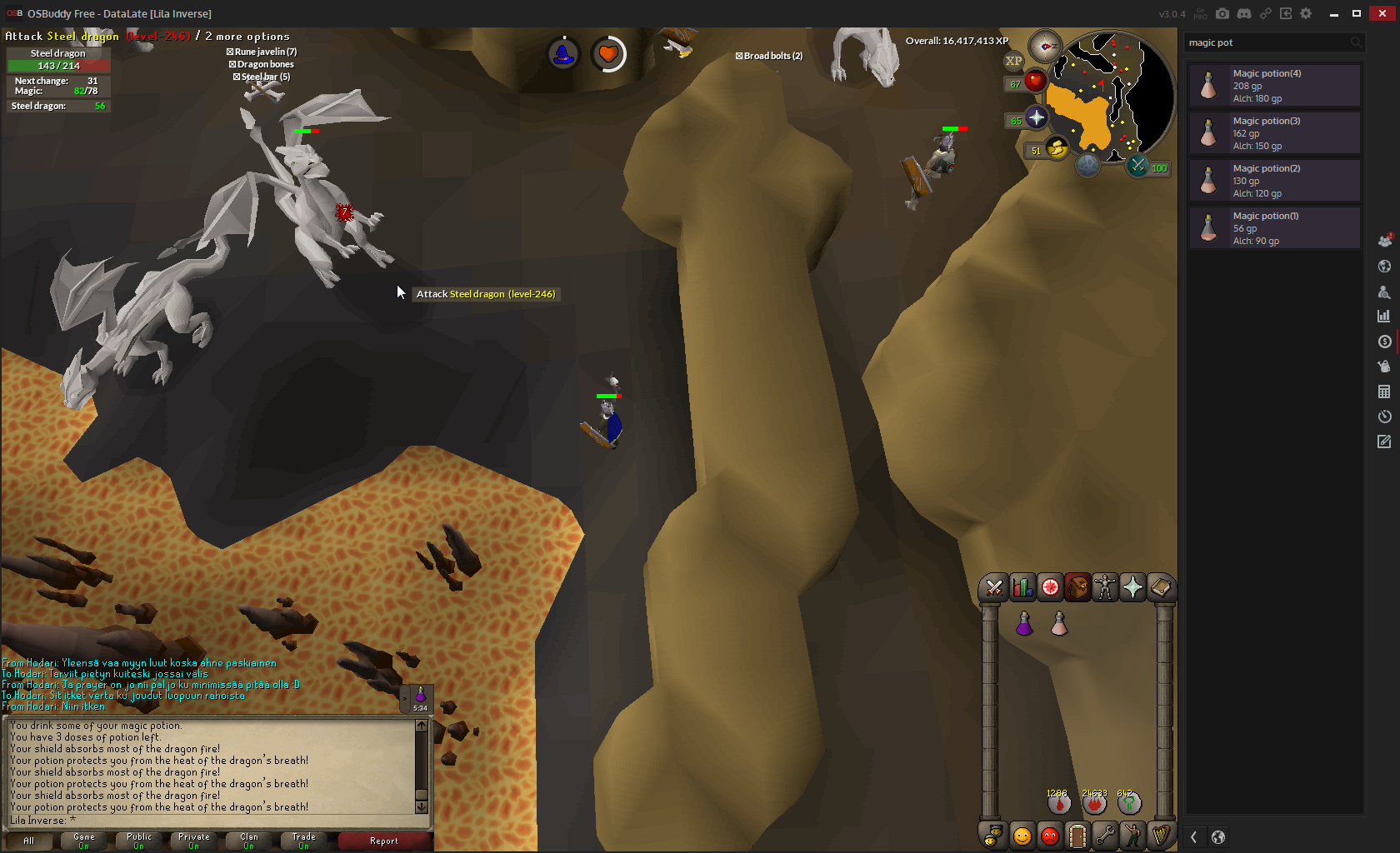Open the Spellbook tab
Image resolution: width=1400 pixels, height=853 pixels.
click(x=1160, y=588)
